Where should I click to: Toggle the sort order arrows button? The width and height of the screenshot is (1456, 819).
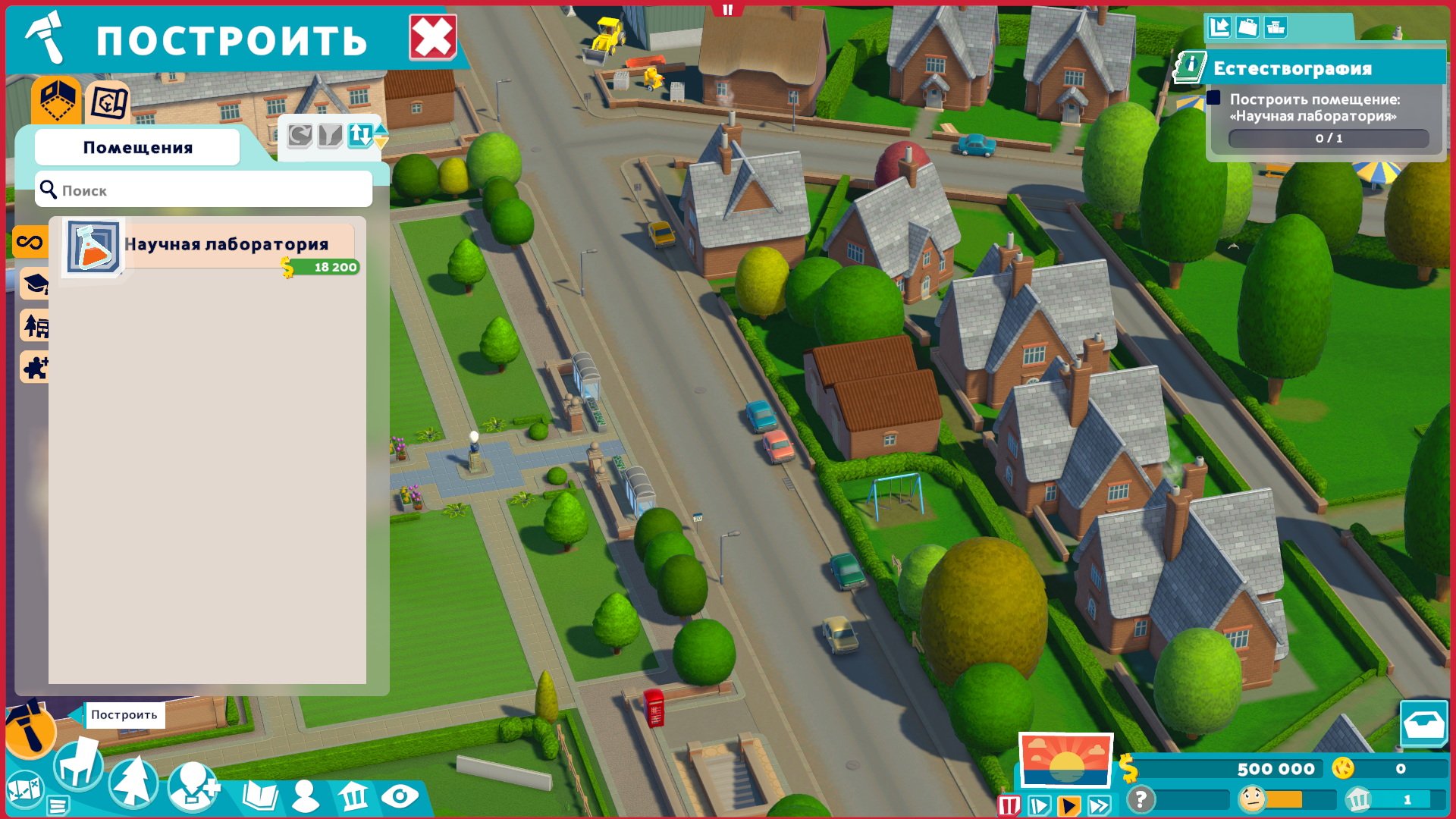[361, 136]
